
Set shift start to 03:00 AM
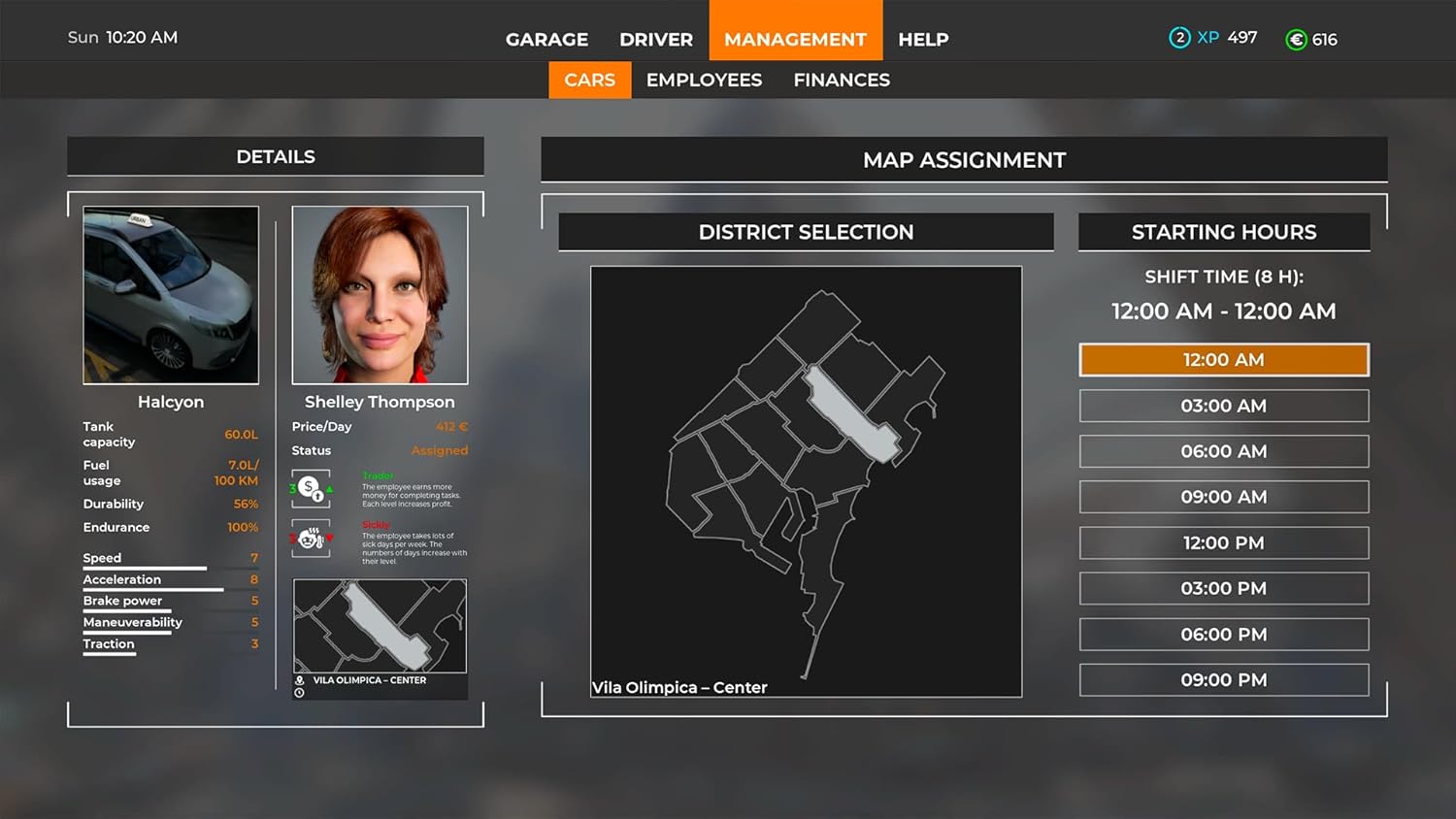coord(1223,406)
